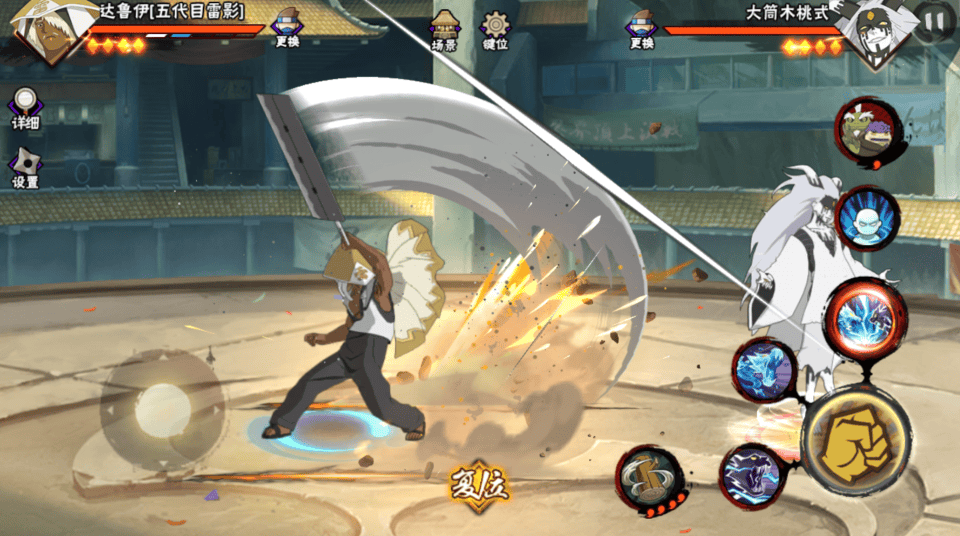Screen dimensions: 960x536
Task: Open the 设置 settings menu
Action: point(25,168)
